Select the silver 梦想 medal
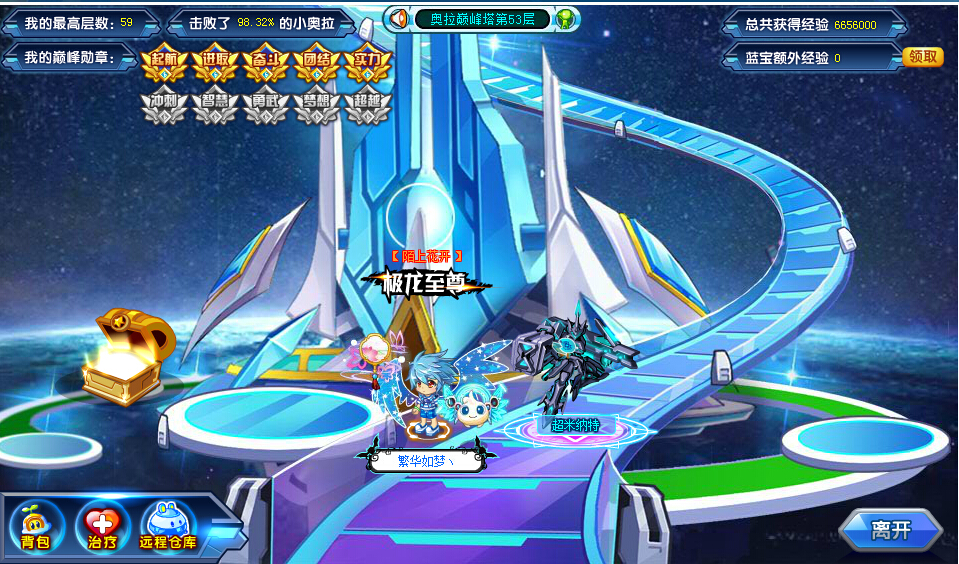The image size is (959, 564). (x=316, y=105)
